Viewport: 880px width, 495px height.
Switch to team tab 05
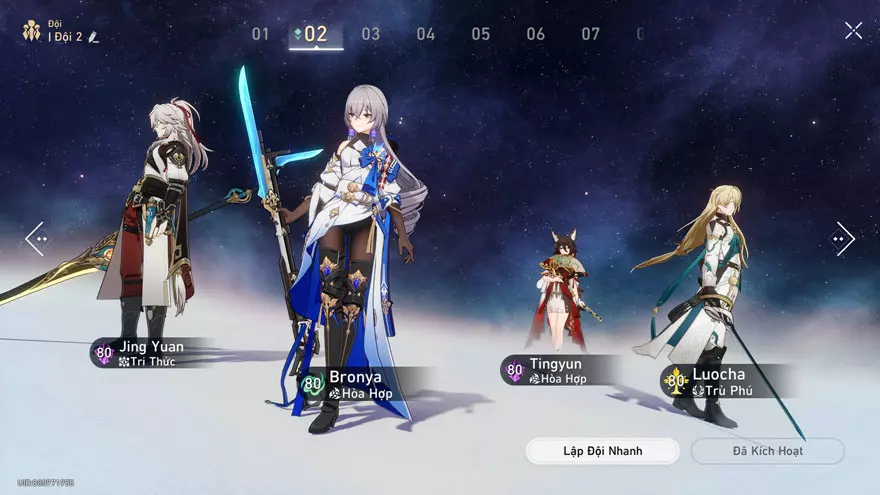(x=481, y=34)
